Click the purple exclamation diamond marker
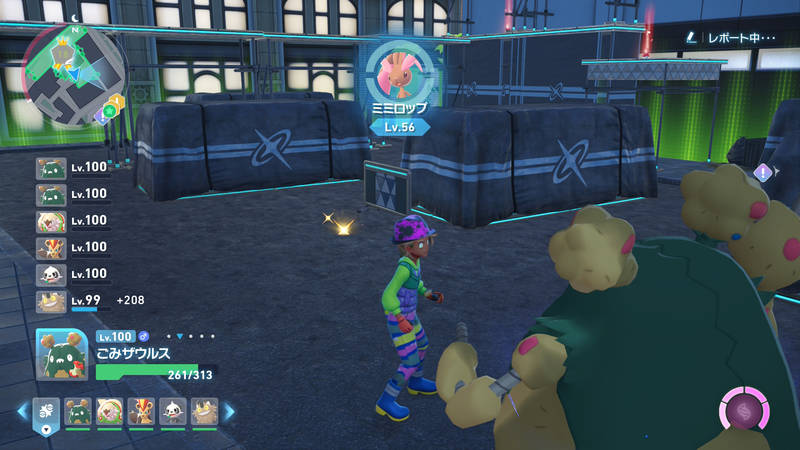 pos(765,172)
